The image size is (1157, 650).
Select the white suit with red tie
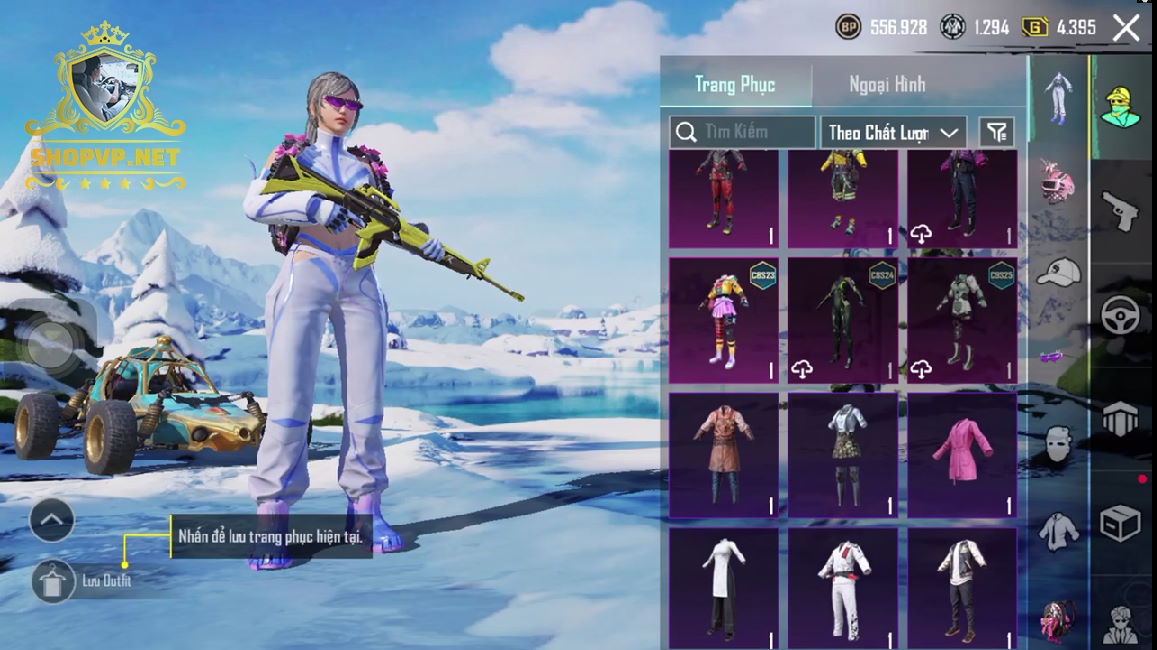(842, 588)
